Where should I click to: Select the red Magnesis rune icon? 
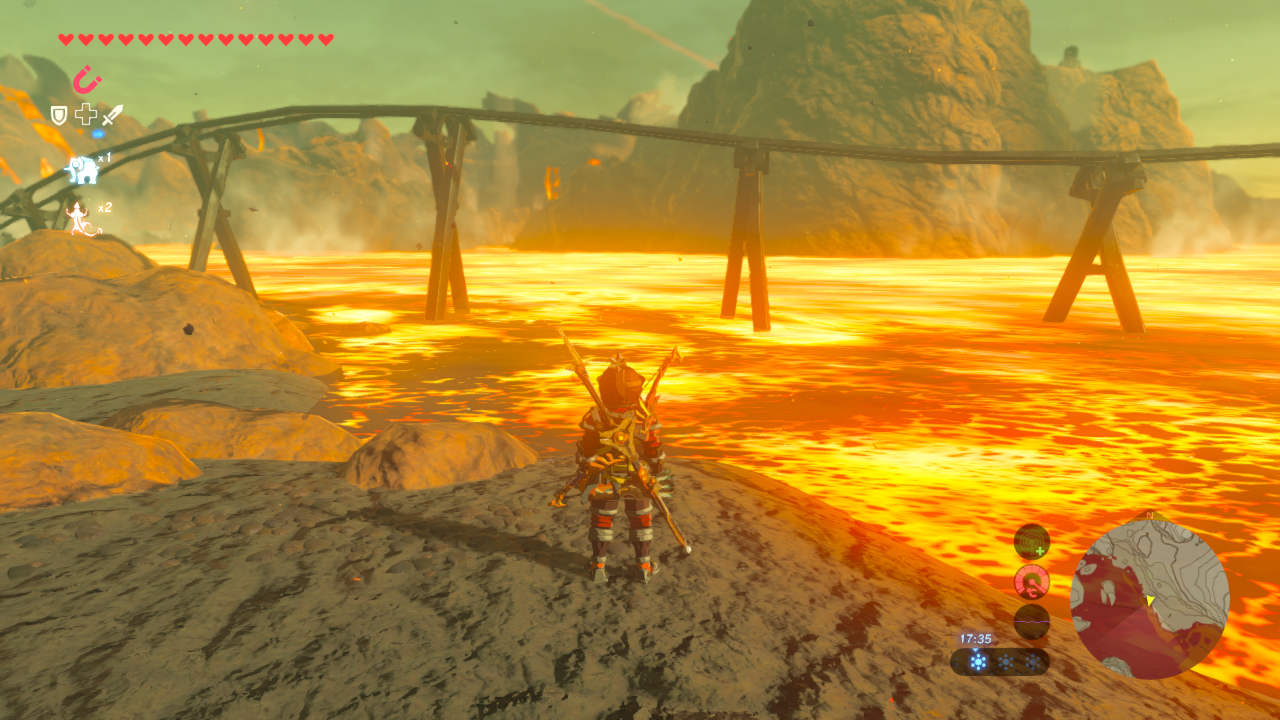(x=87, y=79)
